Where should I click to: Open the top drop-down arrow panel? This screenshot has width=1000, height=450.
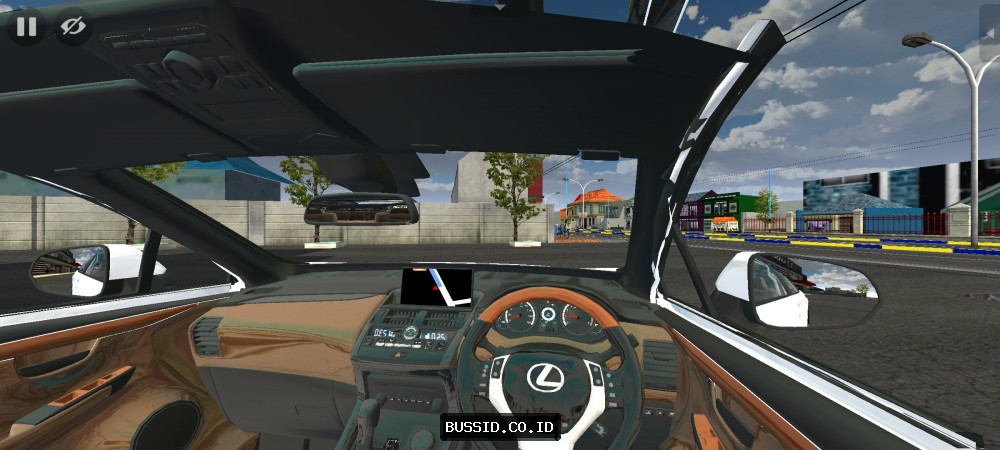pyautogui.click(x=500, y=5)
